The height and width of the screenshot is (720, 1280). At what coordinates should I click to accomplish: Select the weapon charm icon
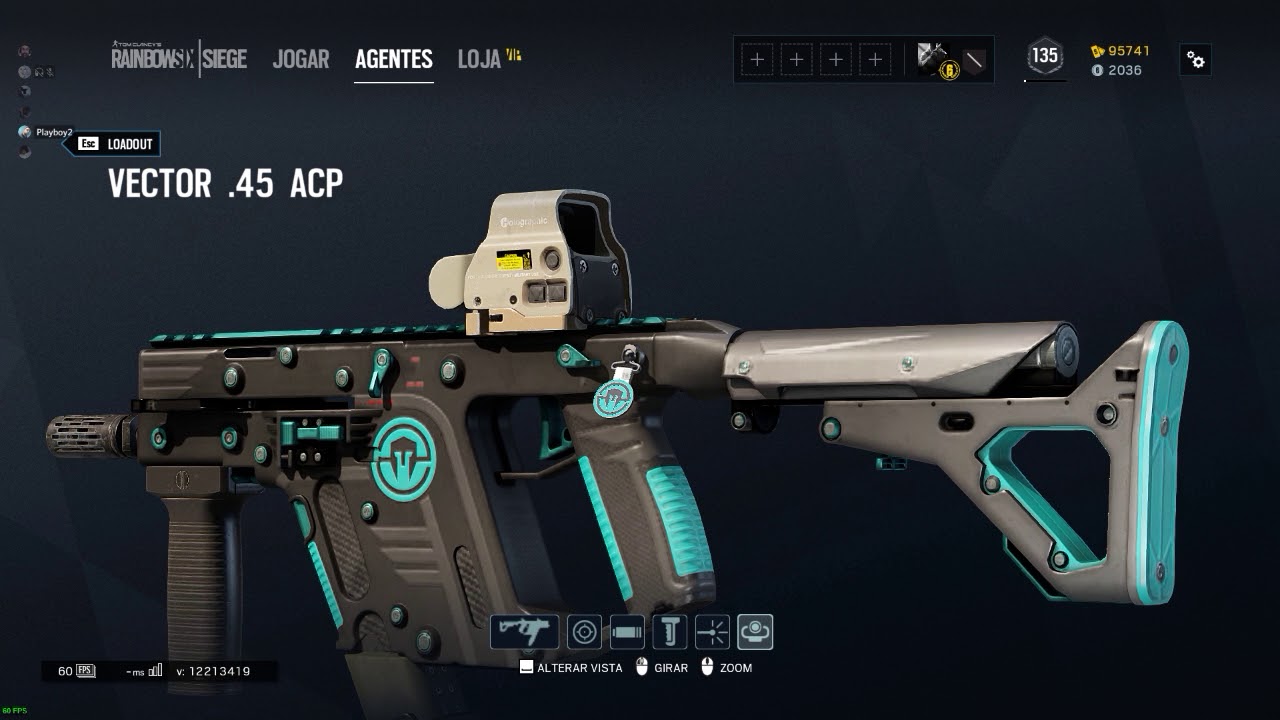coord(755,632)
